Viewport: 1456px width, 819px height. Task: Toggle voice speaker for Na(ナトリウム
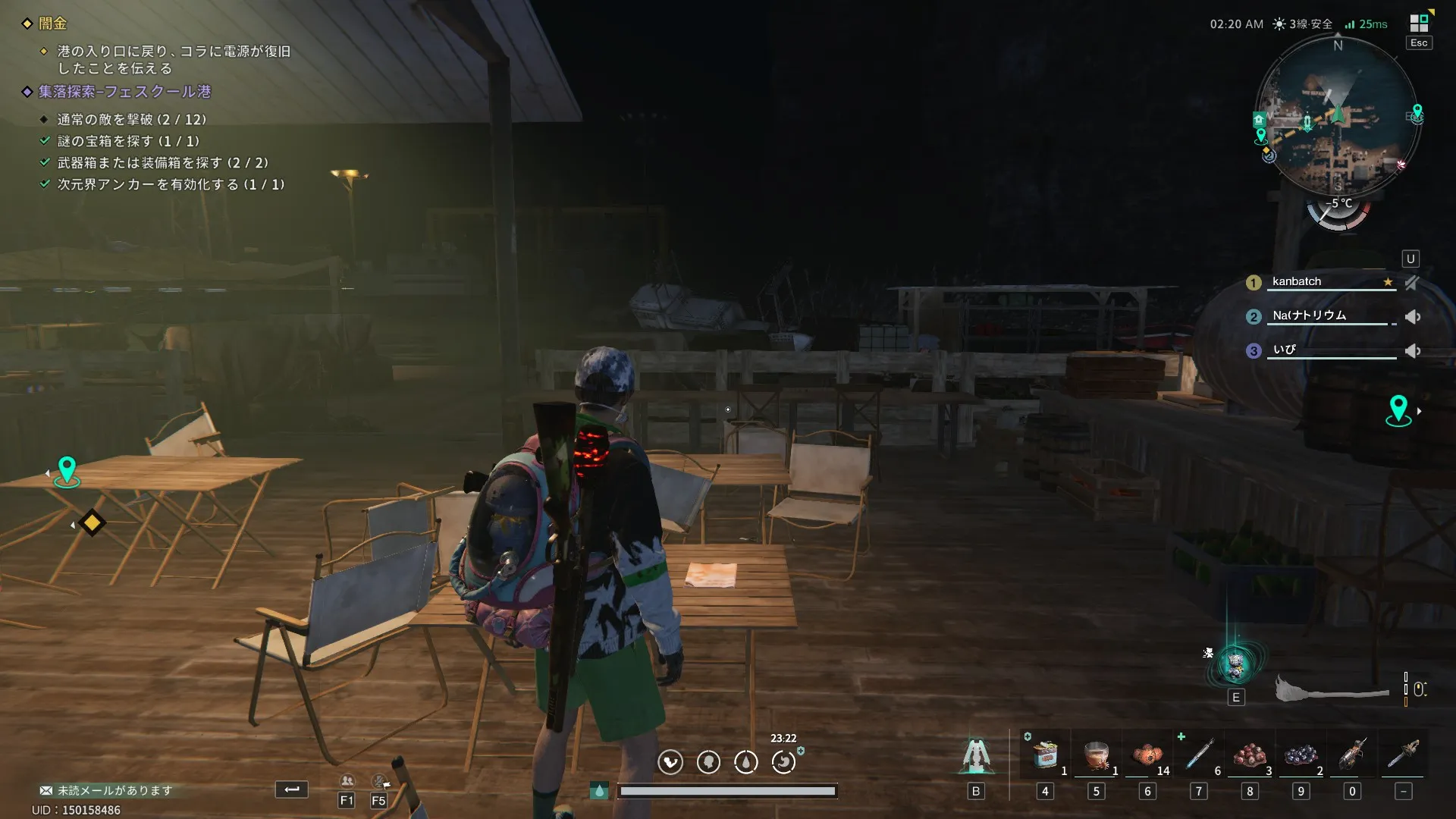(1413, 317)
